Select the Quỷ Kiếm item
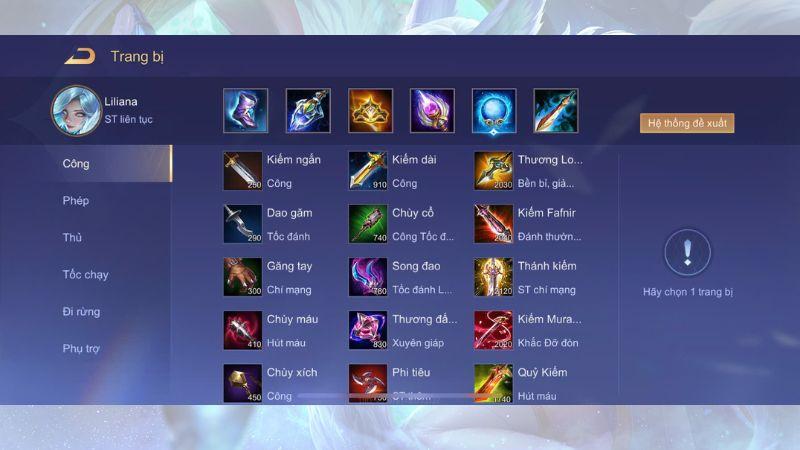This screenshot has width=800, height=450. tap(493, 383)
